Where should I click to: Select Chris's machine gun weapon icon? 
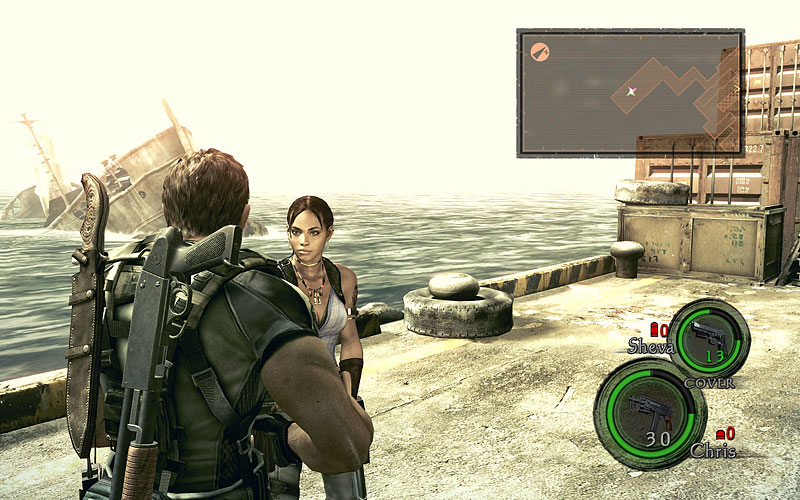click(650, 408)
